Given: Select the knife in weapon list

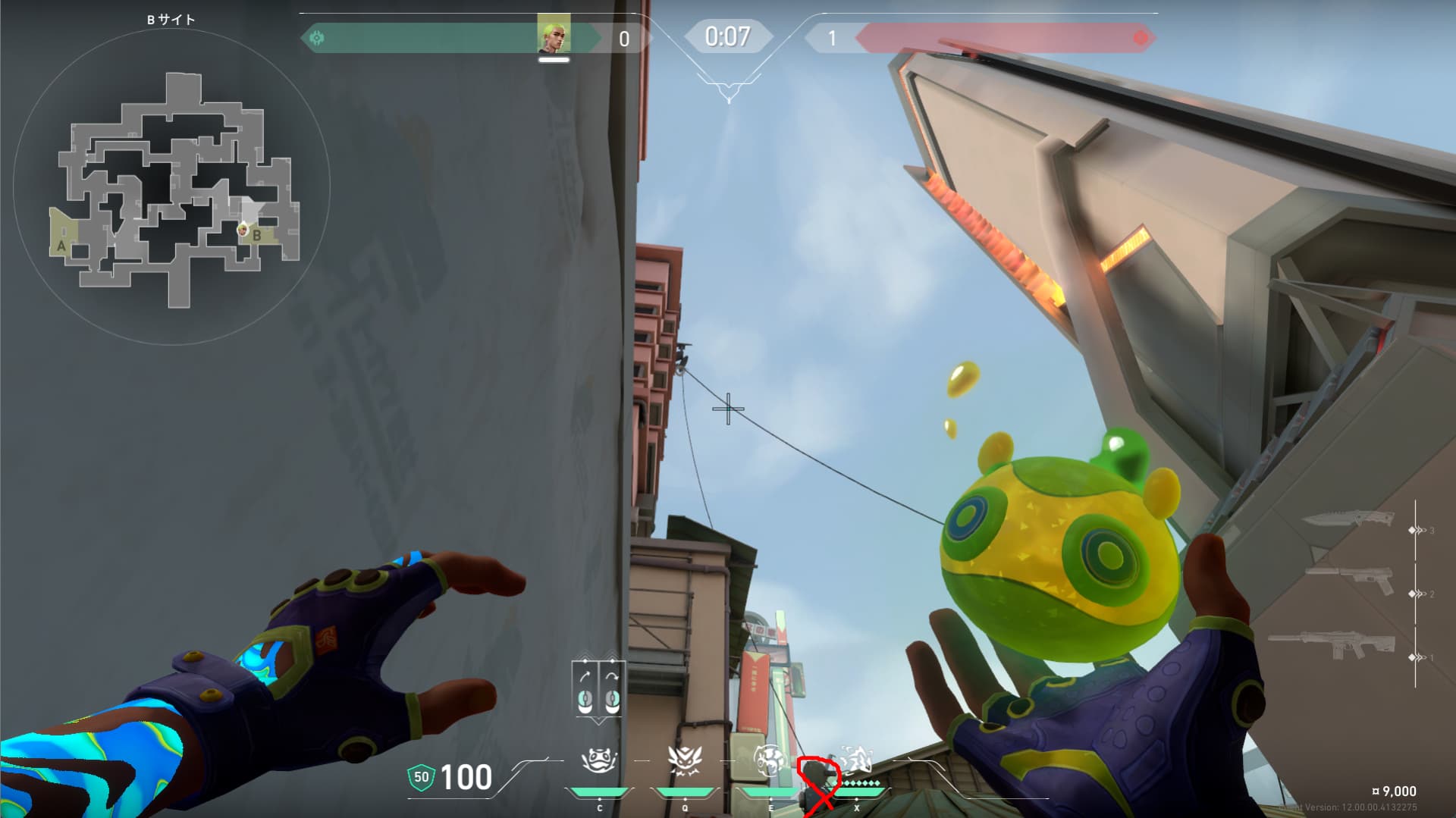Looking at the screenshot, I should [1348, 520].
